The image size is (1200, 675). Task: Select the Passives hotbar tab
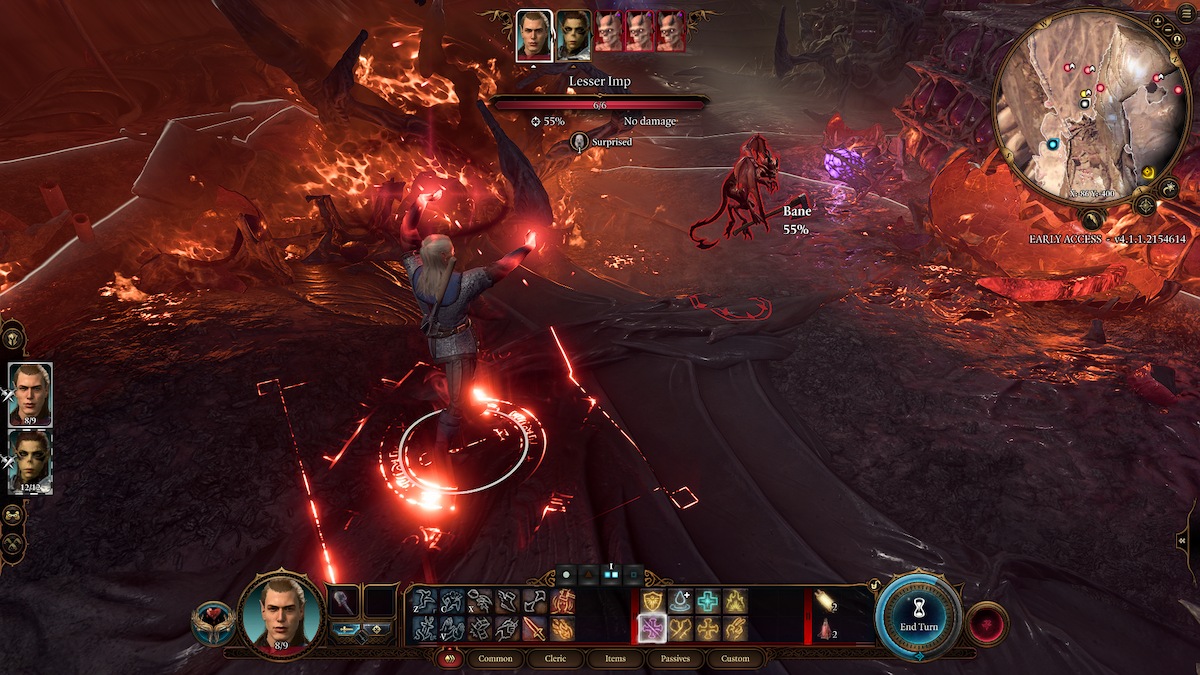[x=675, y=659]
